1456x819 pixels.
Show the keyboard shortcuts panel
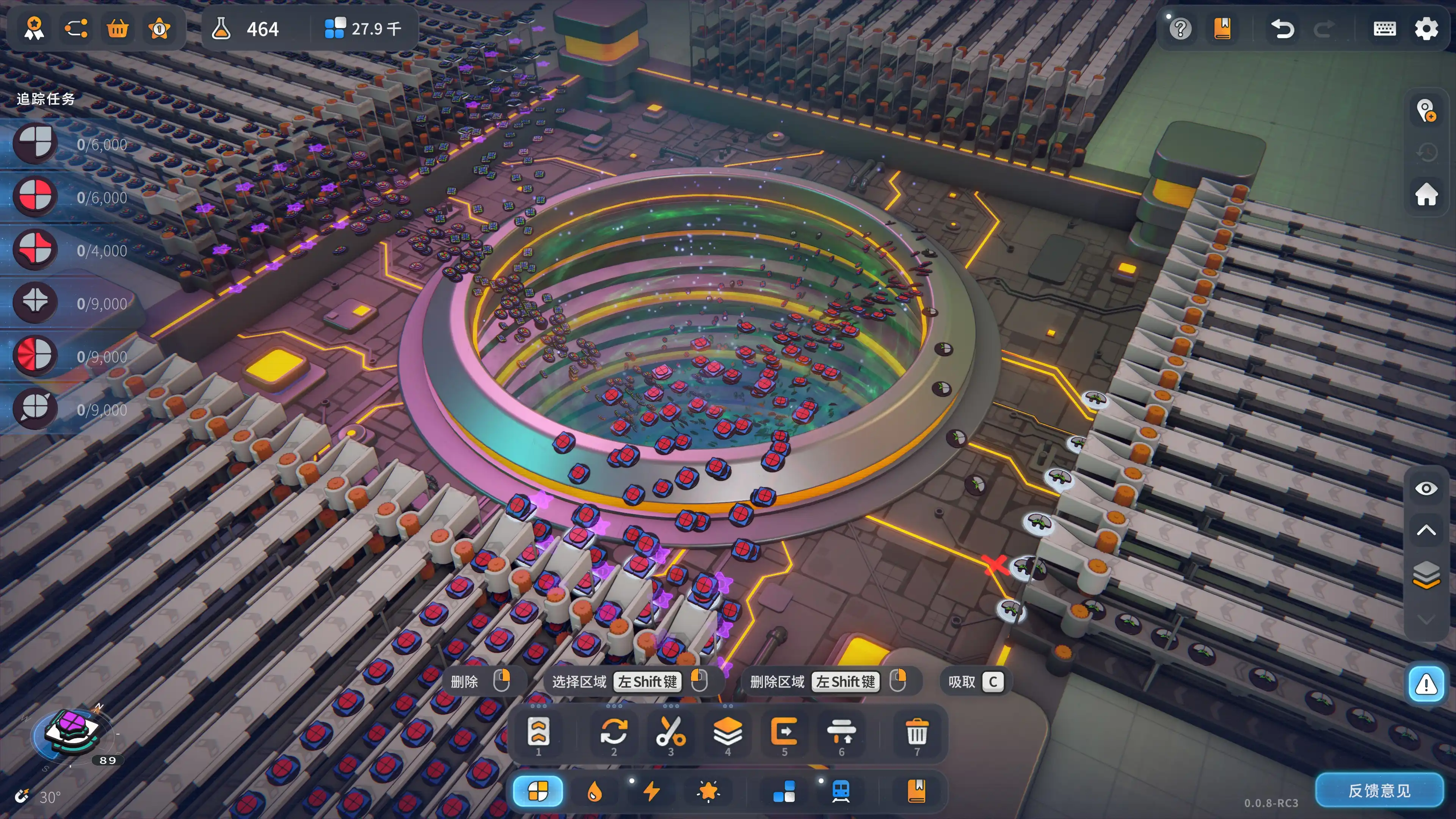point(1384,28)
